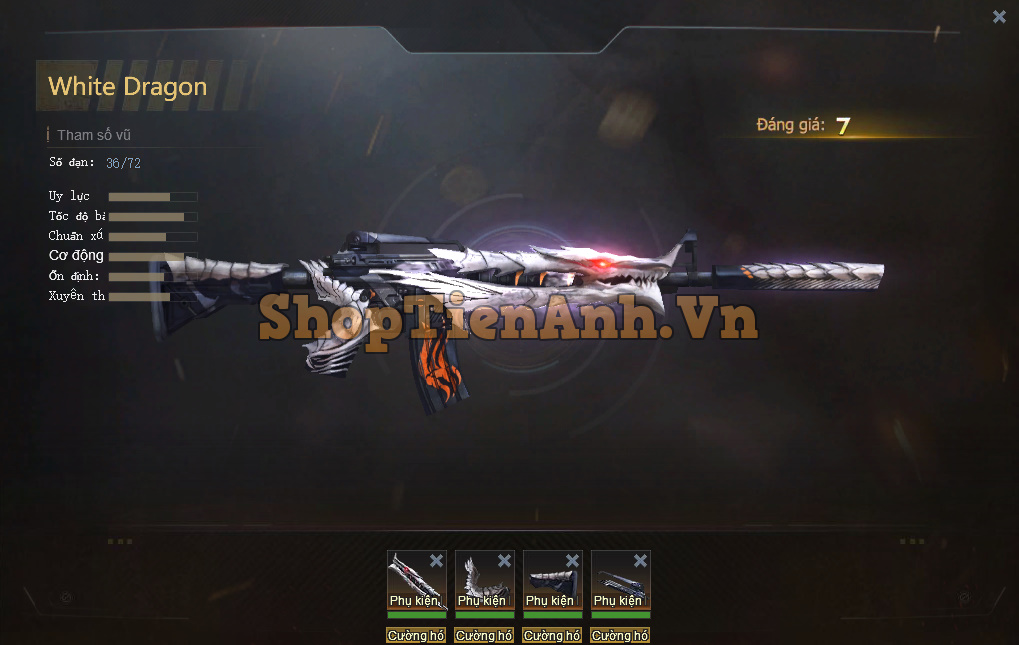
Task: Remove the dragon head accessory with its X
Action: pyautogui.click(x=436, y=561)
